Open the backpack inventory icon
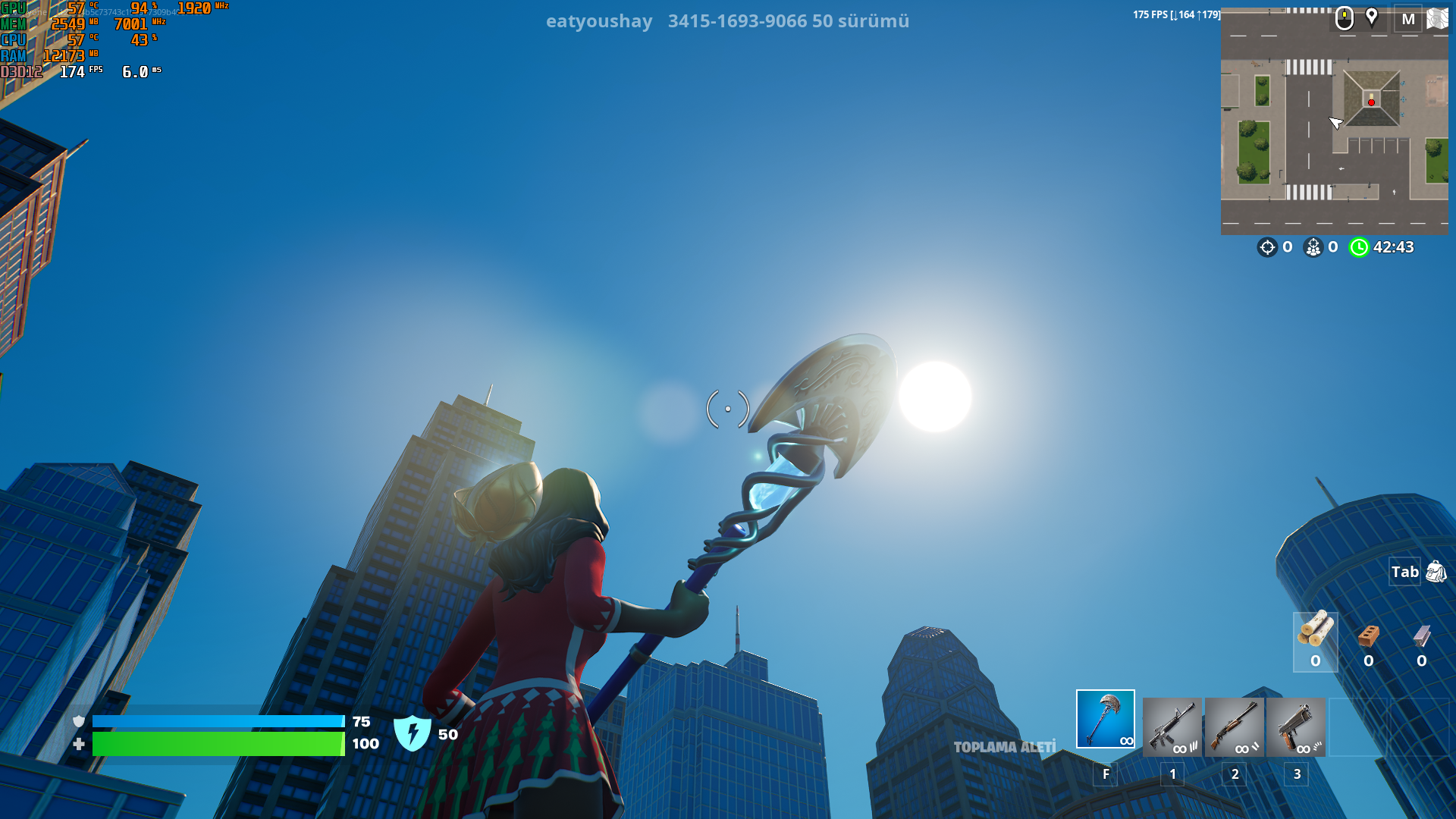 [x=1436, y=572]
